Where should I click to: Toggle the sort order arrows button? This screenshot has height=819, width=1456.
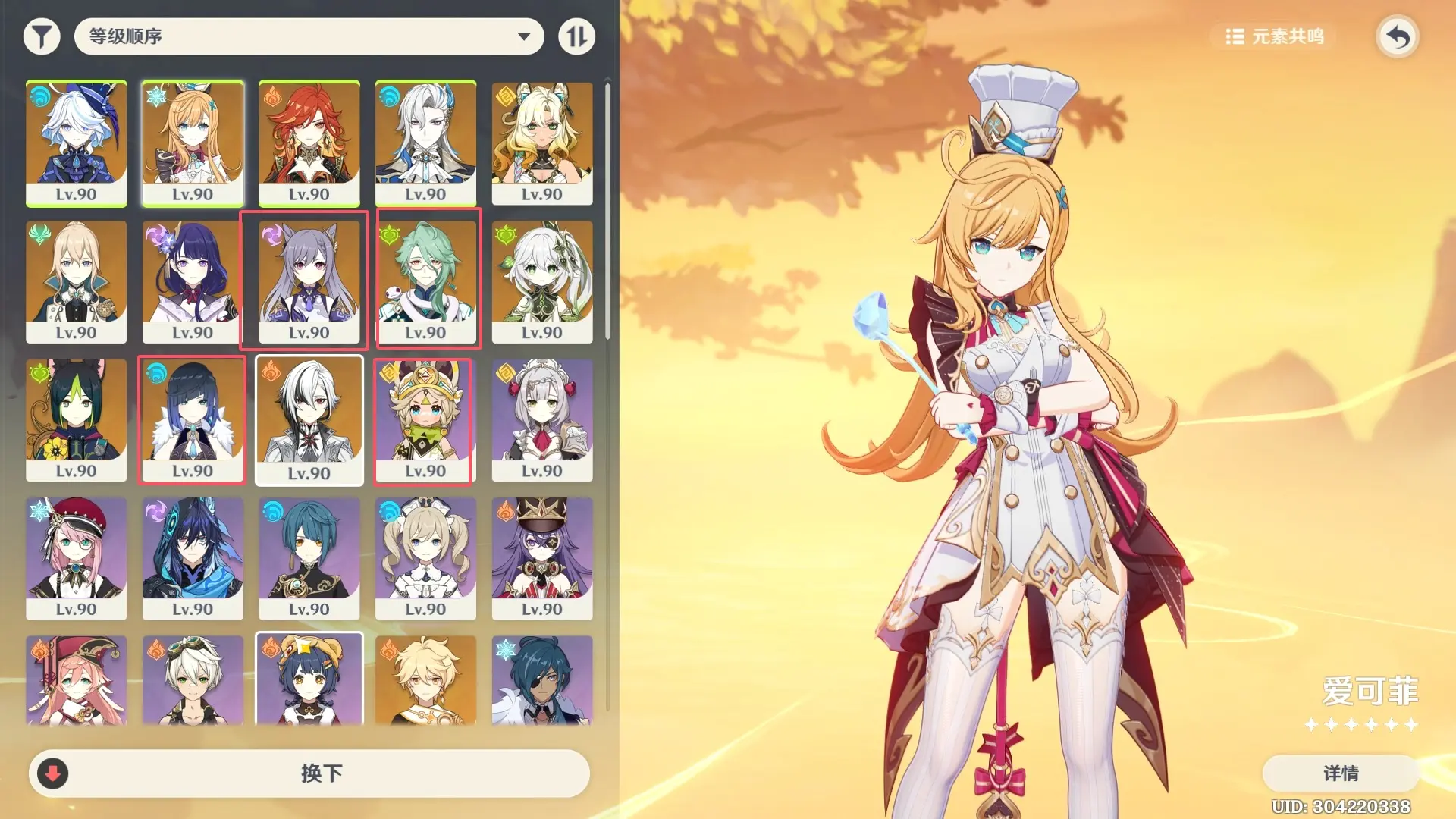576,36
